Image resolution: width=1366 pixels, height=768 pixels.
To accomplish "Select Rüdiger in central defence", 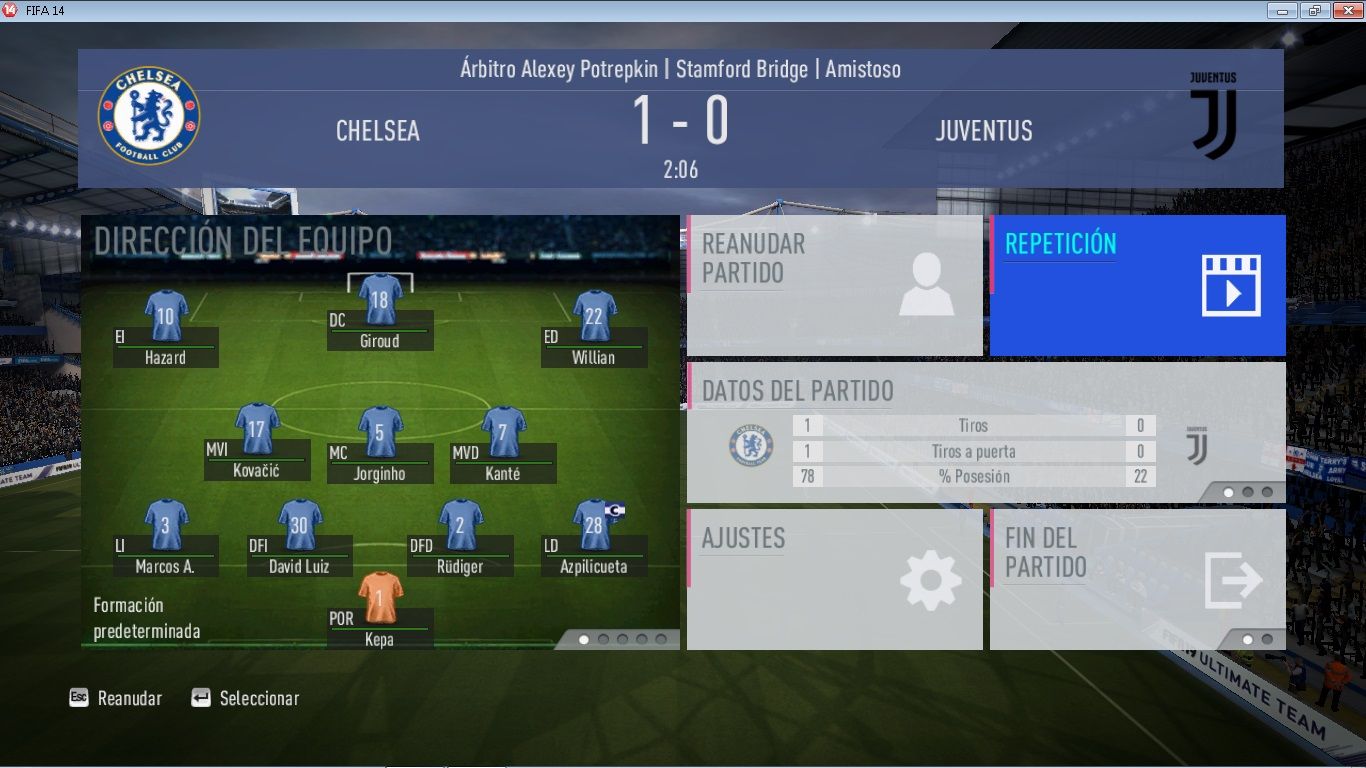I will 461,525.
